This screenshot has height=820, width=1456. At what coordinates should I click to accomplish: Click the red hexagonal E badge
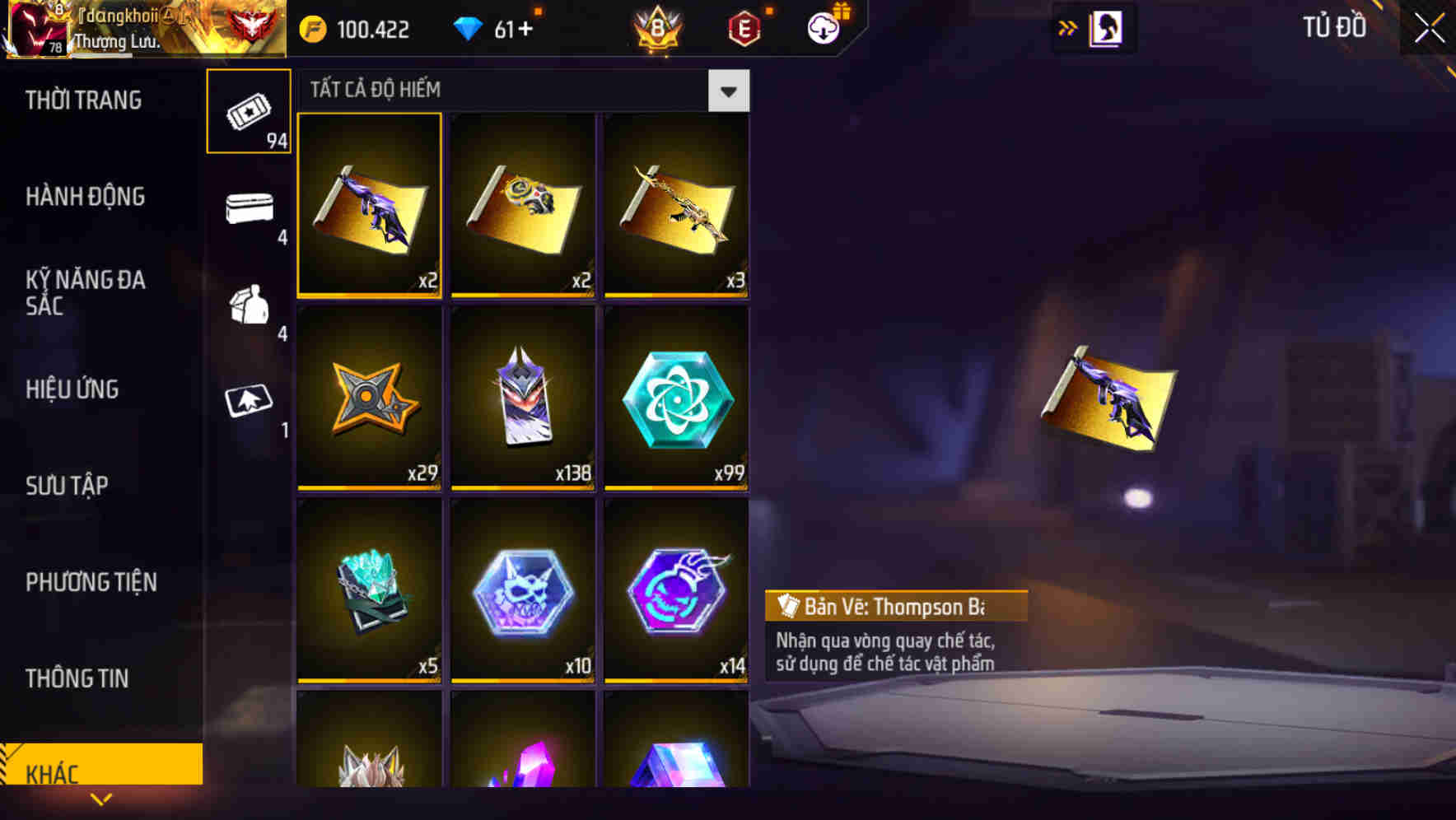742,27
